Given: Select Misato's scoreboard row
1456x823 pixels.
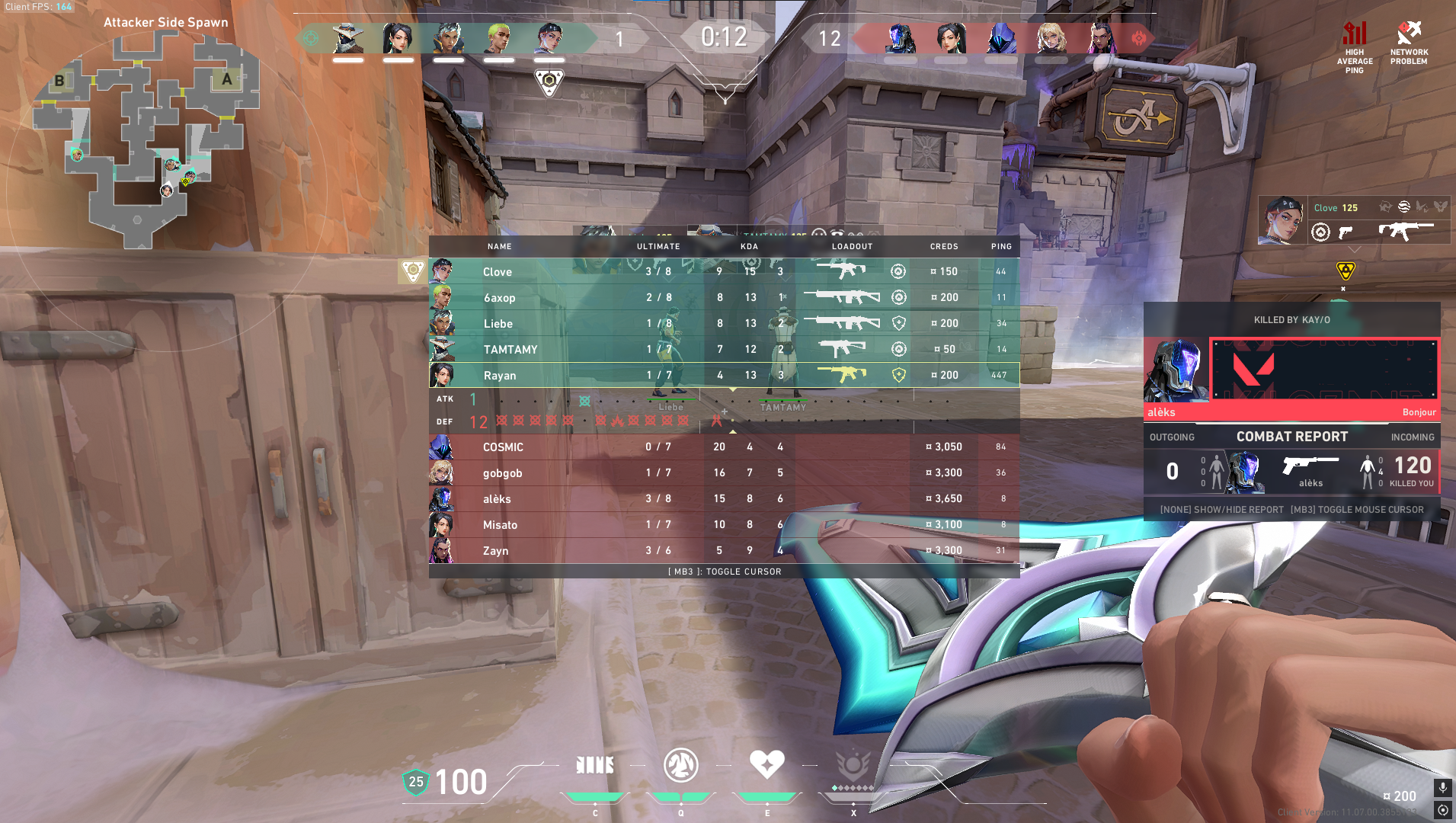Looking at the screenshot, I should tap(724, 524).
